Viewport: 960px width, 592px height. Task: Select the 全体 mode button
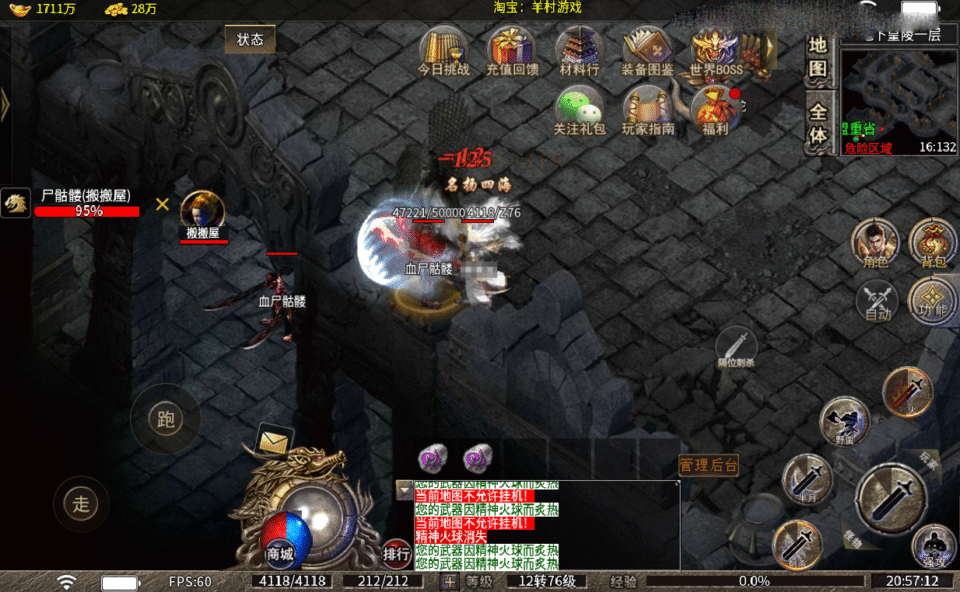click(818, 123)
